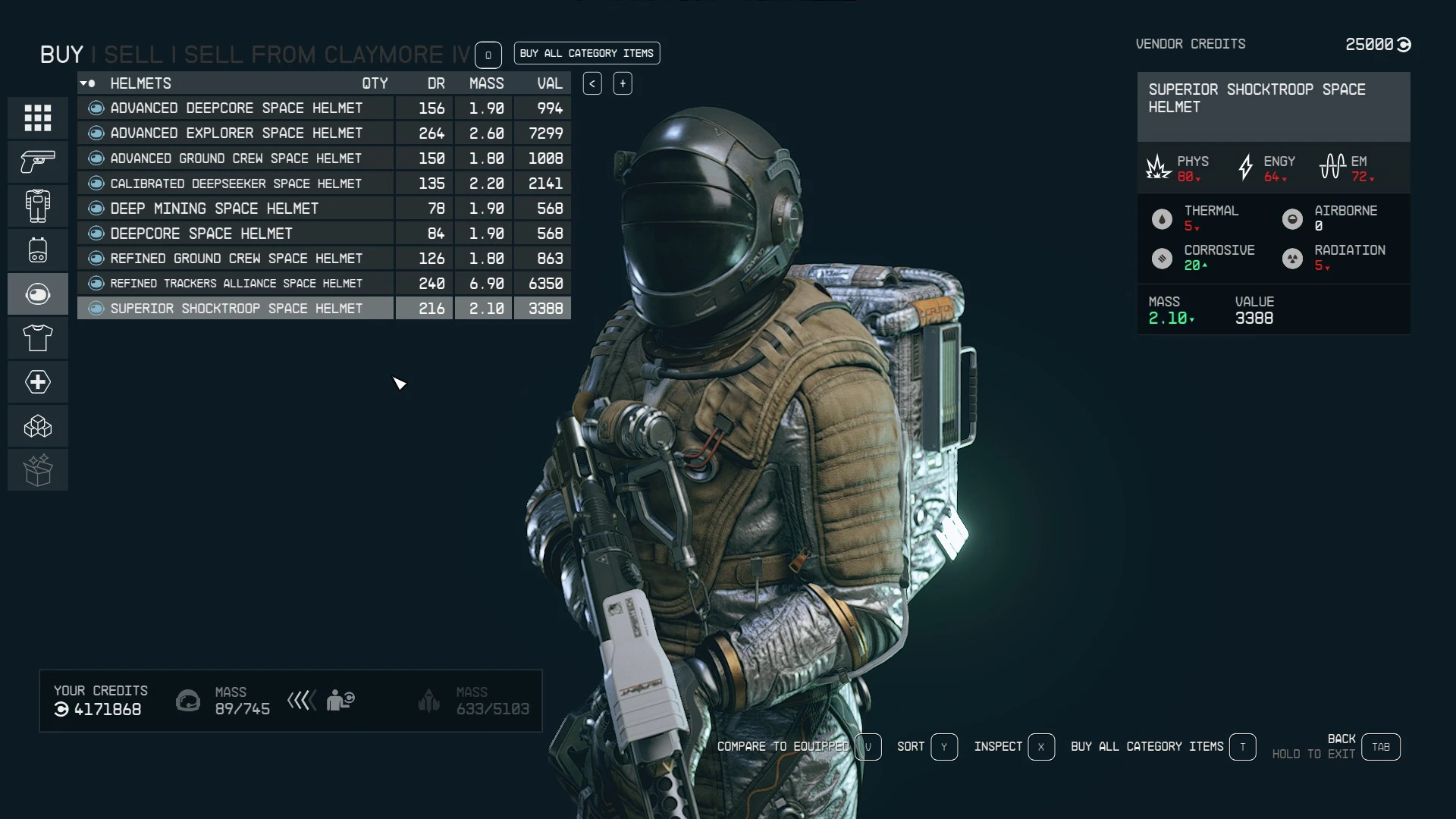
Task: Select Advanced Deepcore Space Helmet row
Action: 236,108
